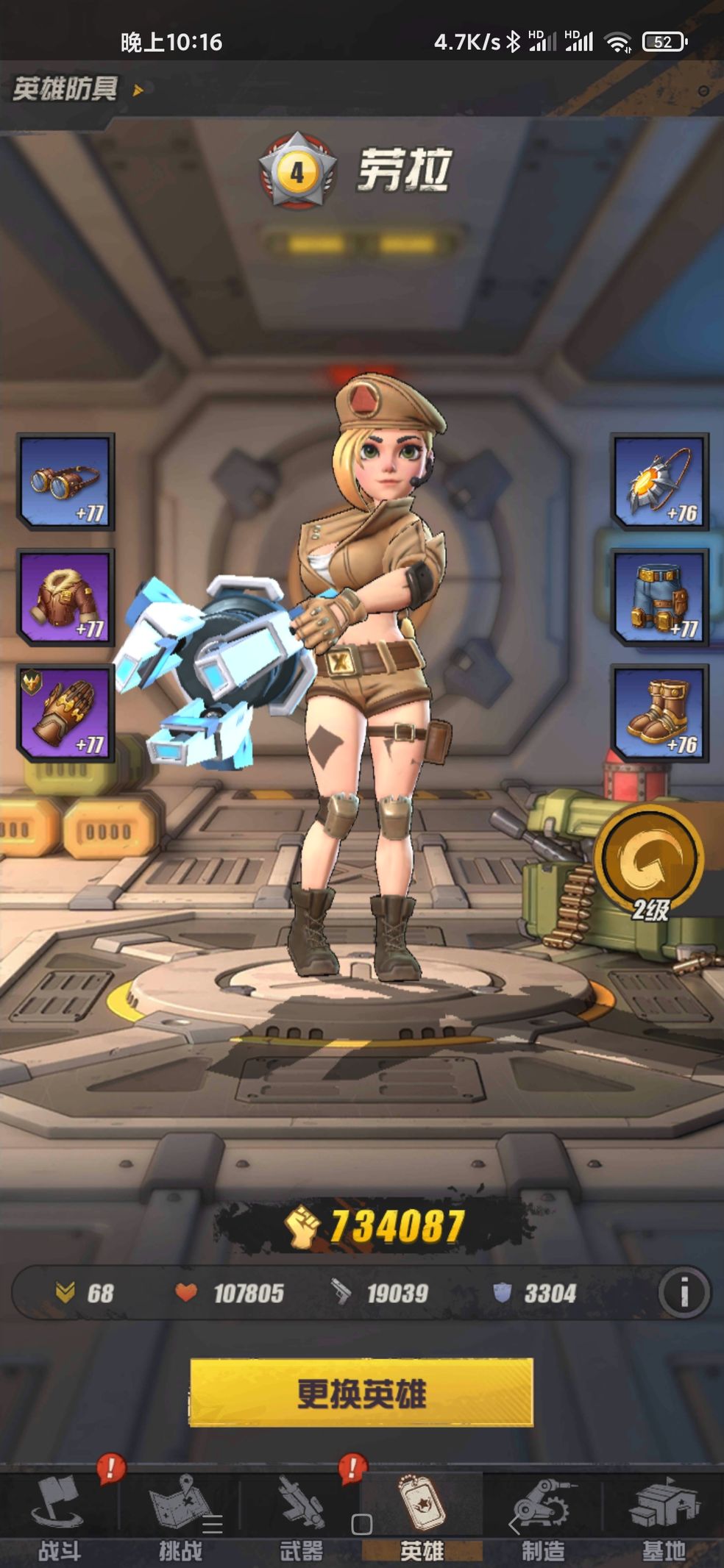Select the amulet accessory slot
This screenshot has height=1568, width=724.
click(659, 482)
